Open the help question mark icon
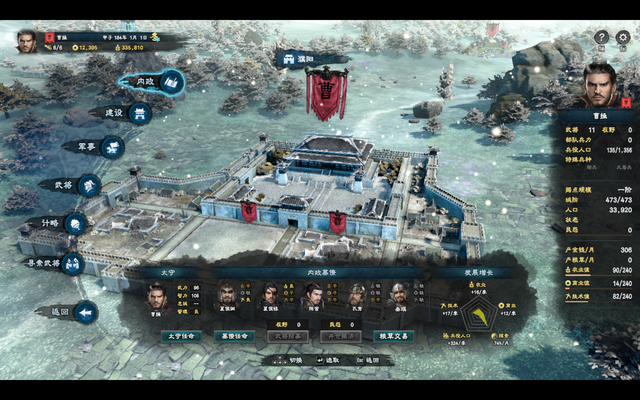Image resolution: width=640 pixels, height=400 pixels. (601, 37)
